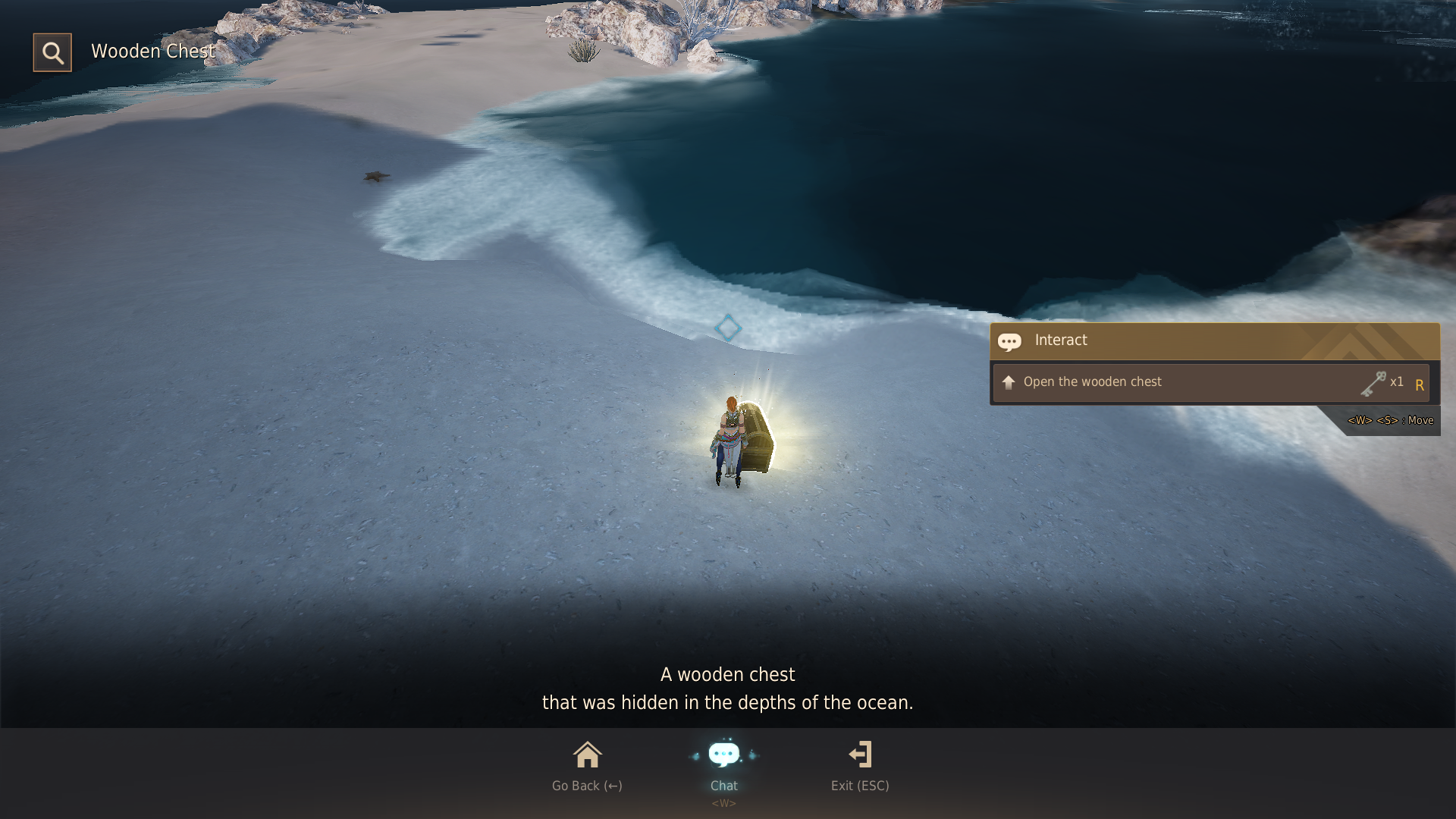The image size is (1456, 819).
Task: Select the Go Back home icon
Action: coord(588,755)
